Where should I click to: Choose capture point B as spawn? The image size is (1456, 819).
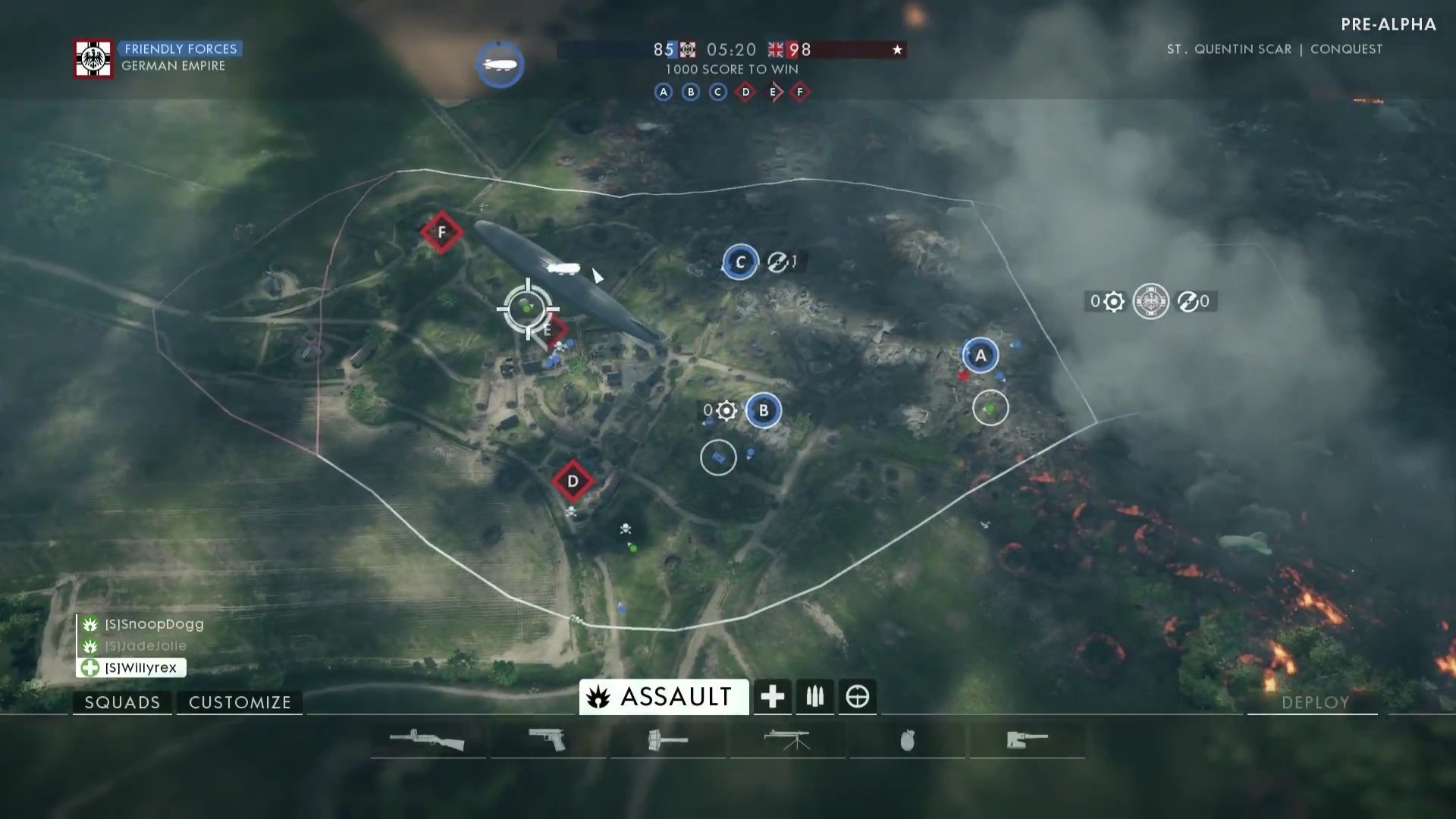click(763, 410)
